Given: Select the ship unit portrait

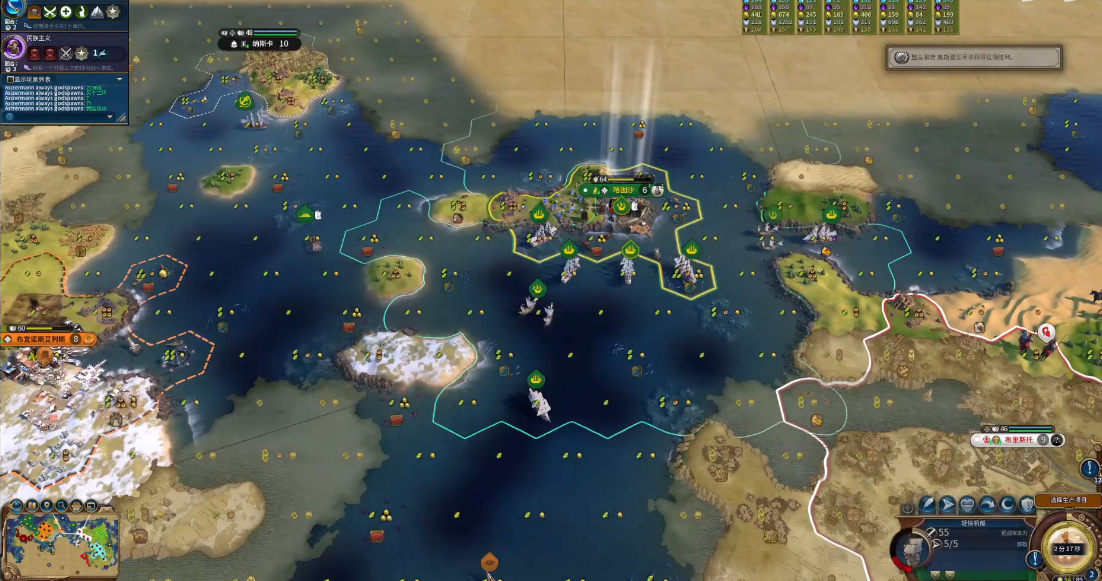Looking at the screenshot, I should [910, 548].
